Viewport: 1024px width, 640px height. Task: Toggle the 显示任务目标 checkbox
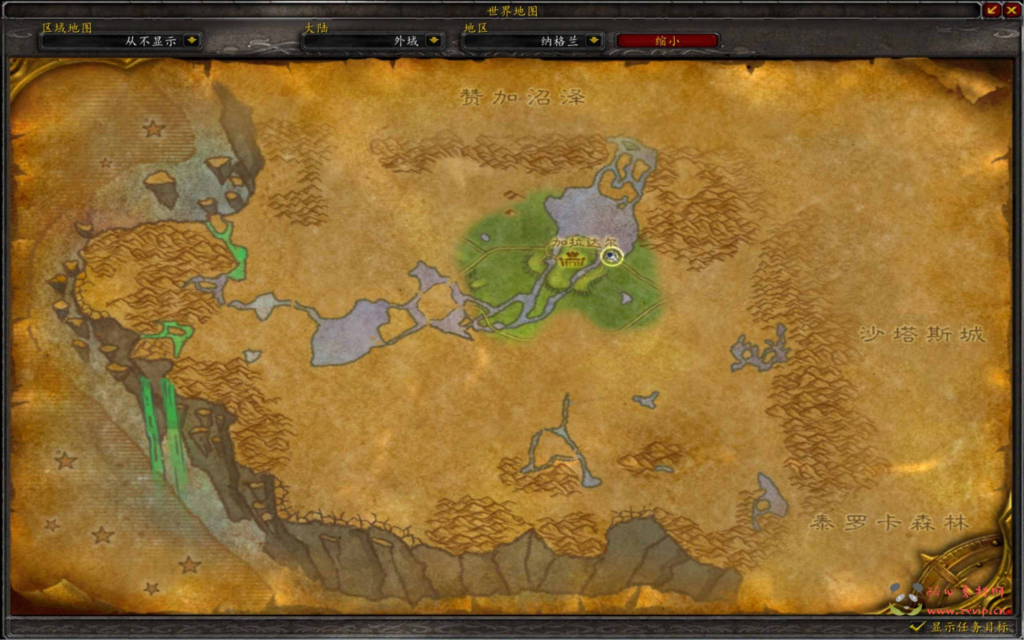pyautogui.click(x=916, y=627)
